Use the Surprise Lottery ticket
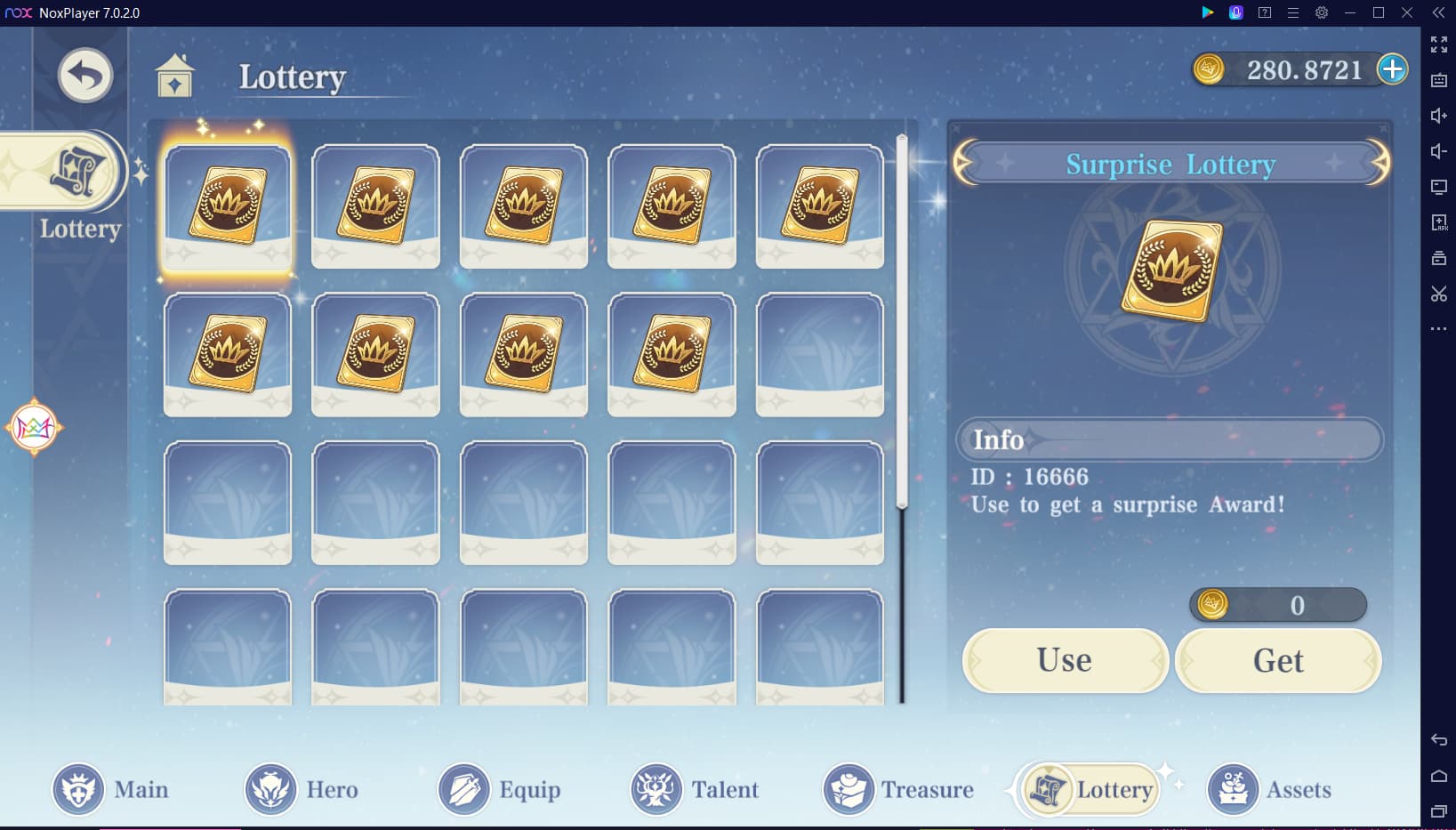Viewport: 1456px width, 830px height. point(1065,660)
